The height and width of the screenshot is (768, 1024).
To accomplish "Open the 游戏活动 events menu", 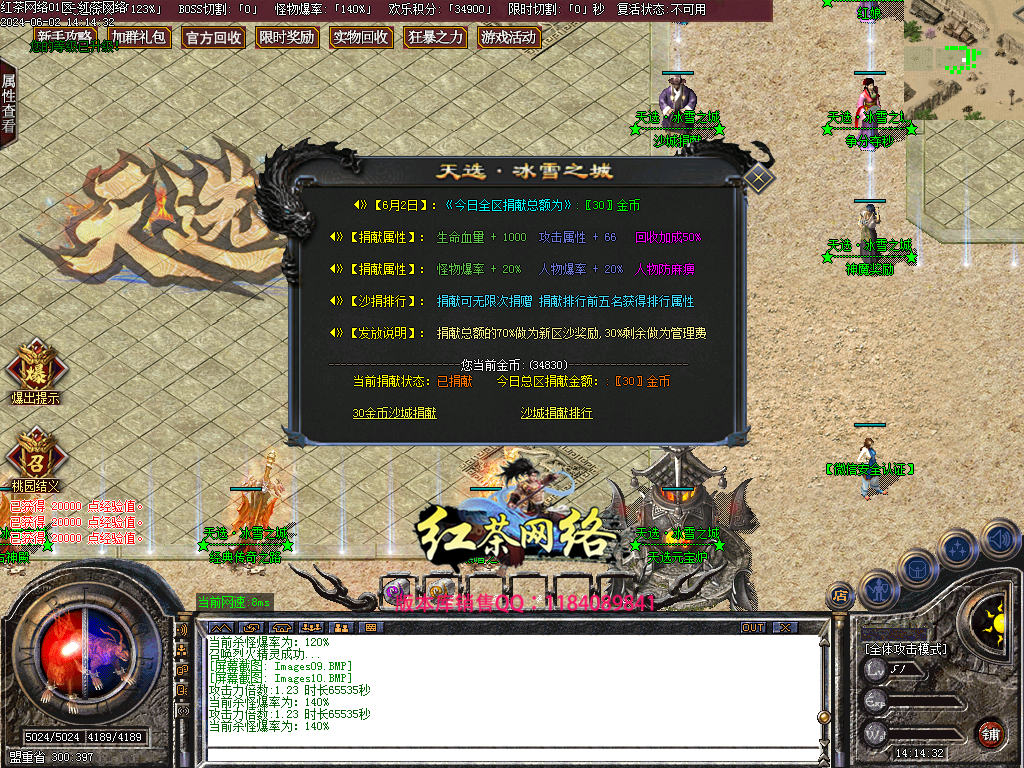I will (509, 38).
